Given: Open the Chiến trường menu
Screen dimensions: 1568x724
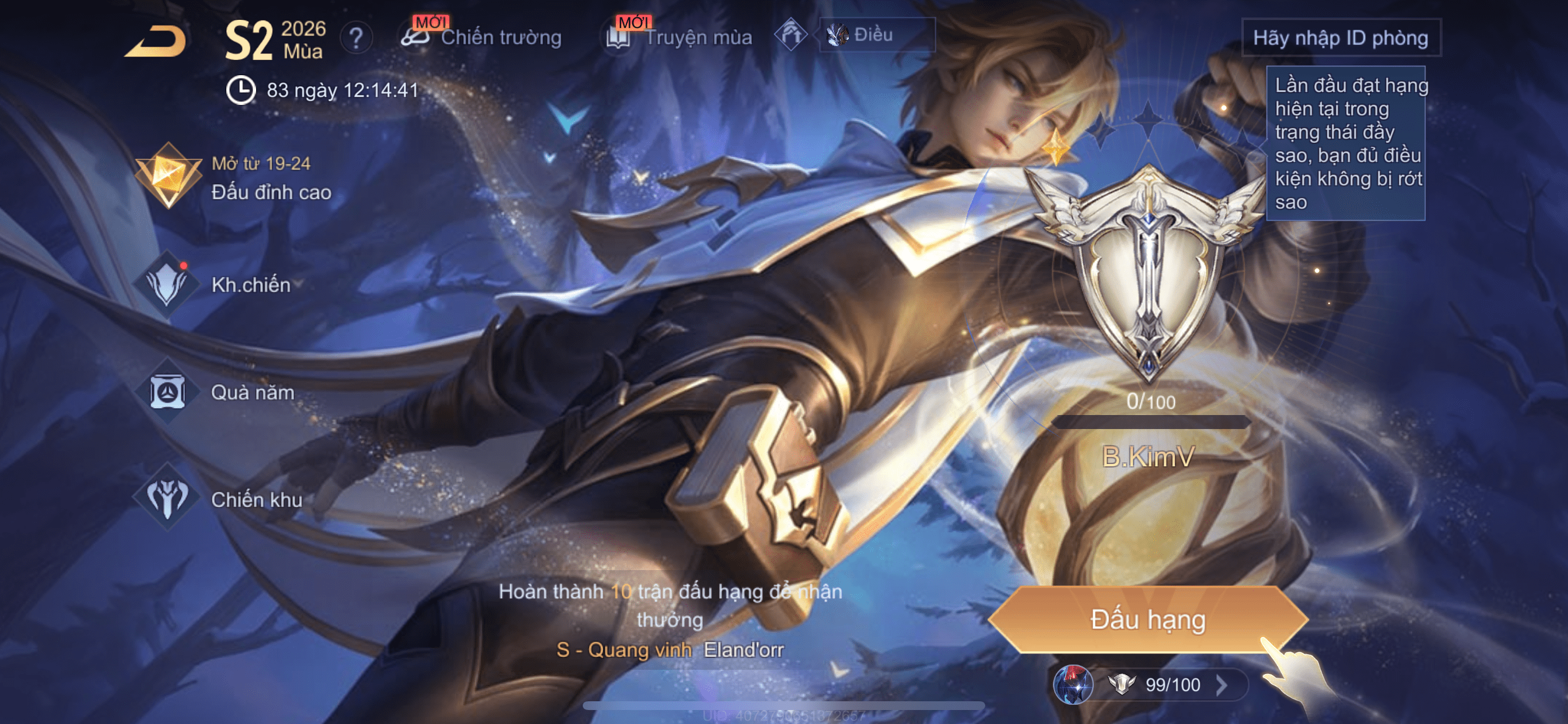Looking at the screenshot, I should (482, 37).
